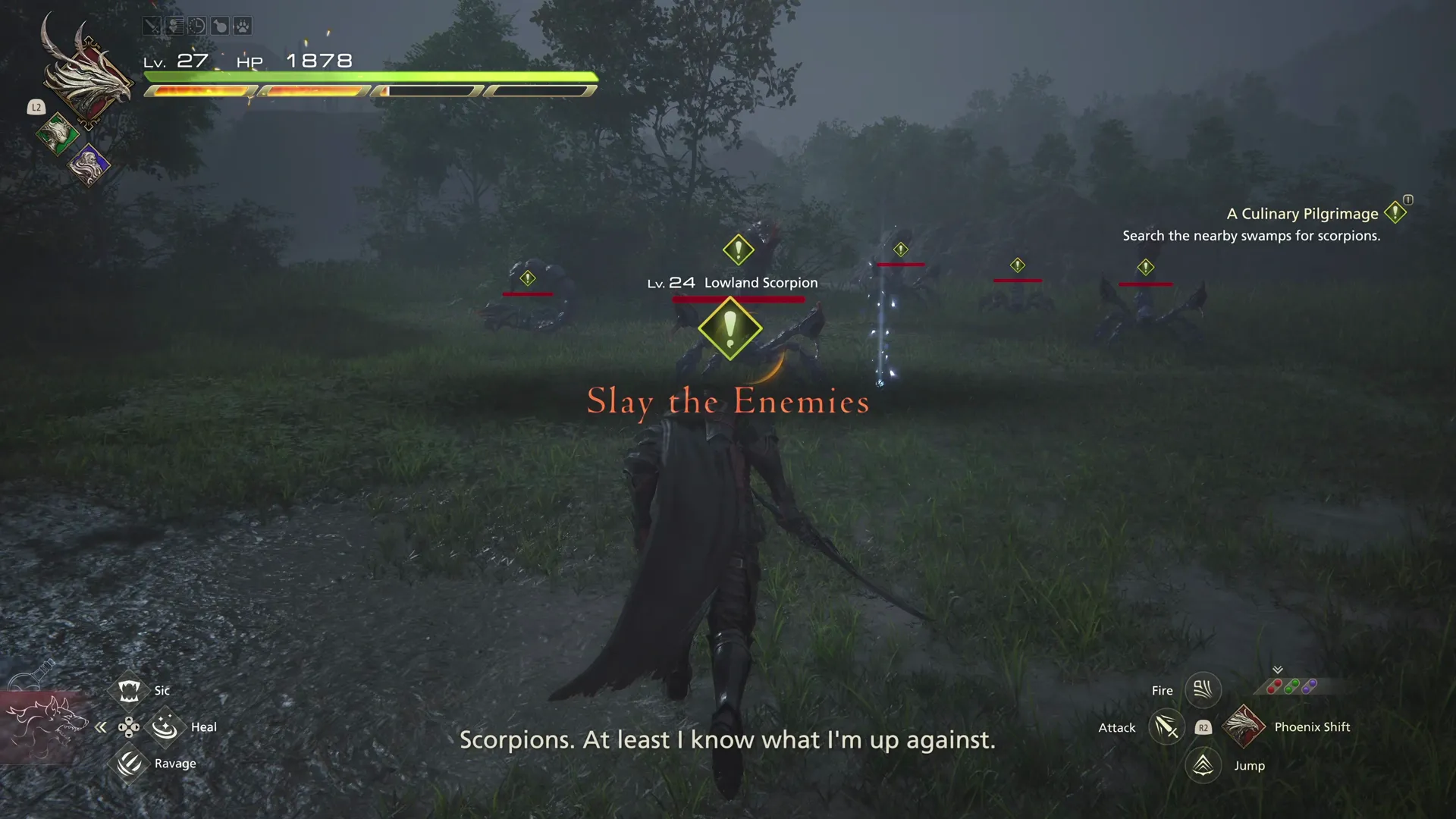
Task: Collapse the Torgal command wheel chevron
Action: [x=101, y=726]
